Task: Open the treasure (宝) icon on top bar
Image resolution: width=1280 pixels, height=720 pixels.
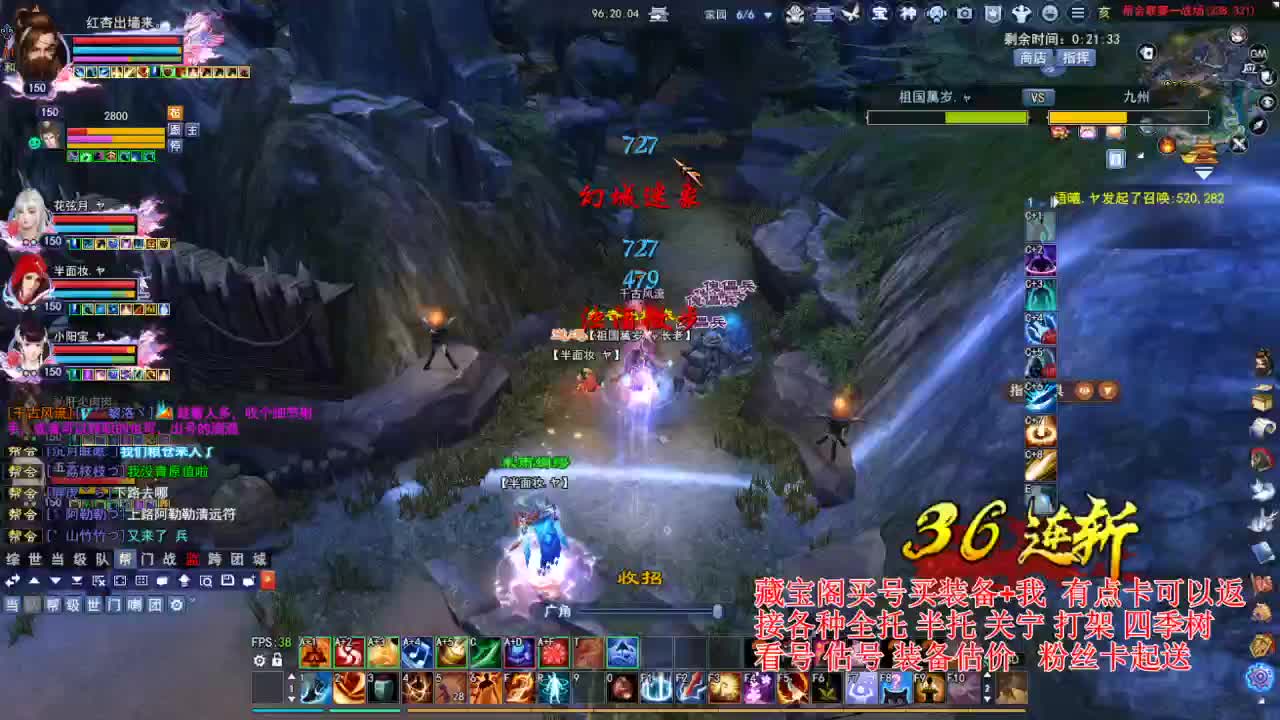Action: [x=880, y=13]
